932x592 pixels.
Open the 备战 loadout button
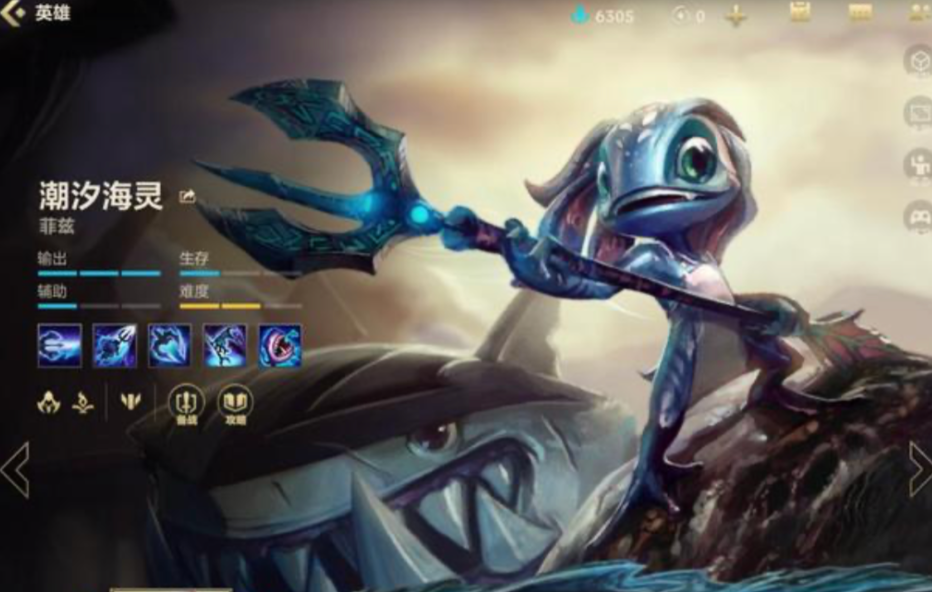[x=186, y=405]
